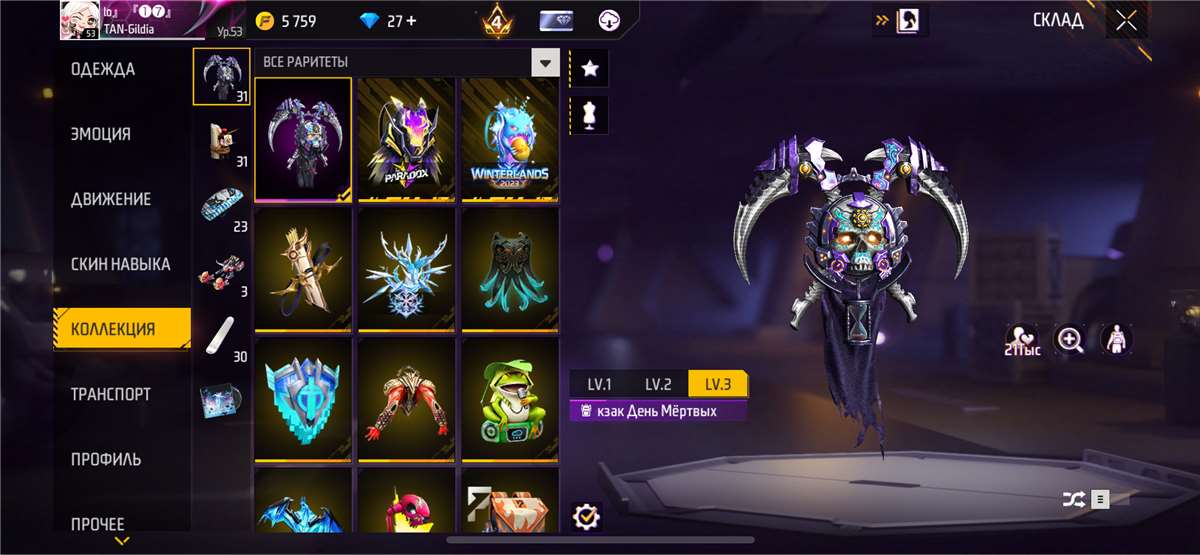The image size is (1200, 555).
Task: Switch to LV.2 skin level
Action: coord(658,384)
